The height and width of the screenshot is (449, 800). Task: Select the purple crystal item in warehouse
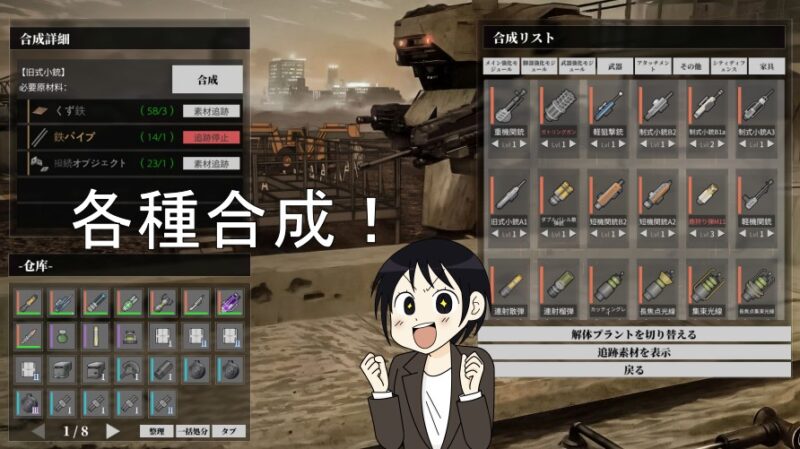pos(229,300)
